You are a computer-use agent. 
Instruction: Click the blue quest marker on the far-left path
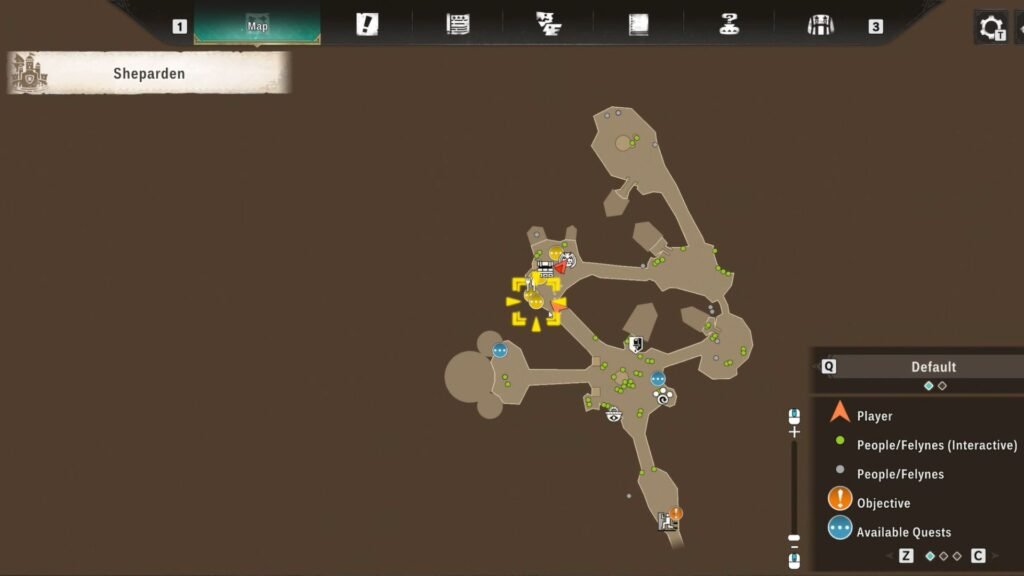click(499, 350)
